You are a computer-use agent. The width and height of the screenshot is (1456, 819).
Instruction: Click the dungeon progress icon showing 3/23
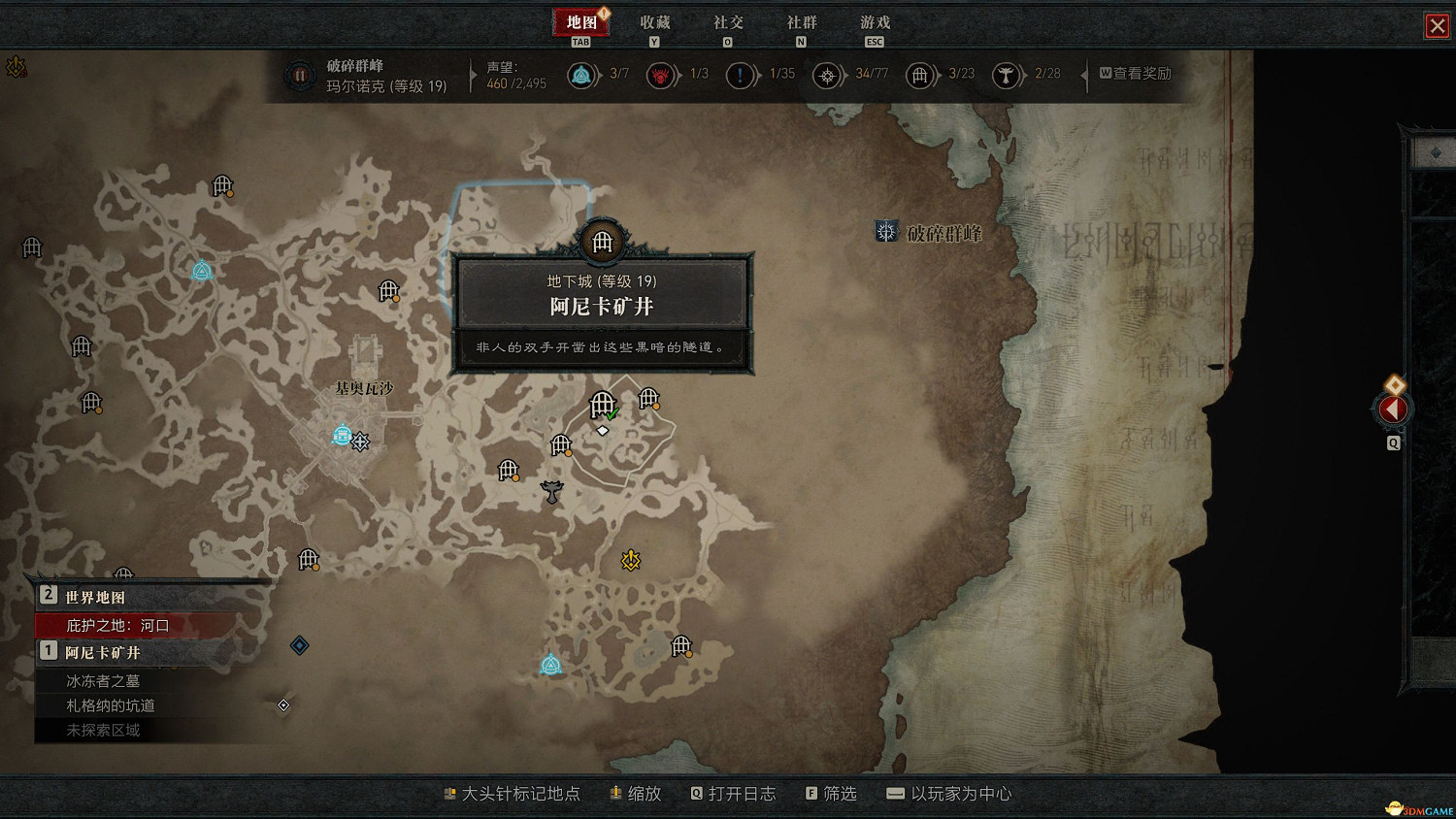click(920, 75)
